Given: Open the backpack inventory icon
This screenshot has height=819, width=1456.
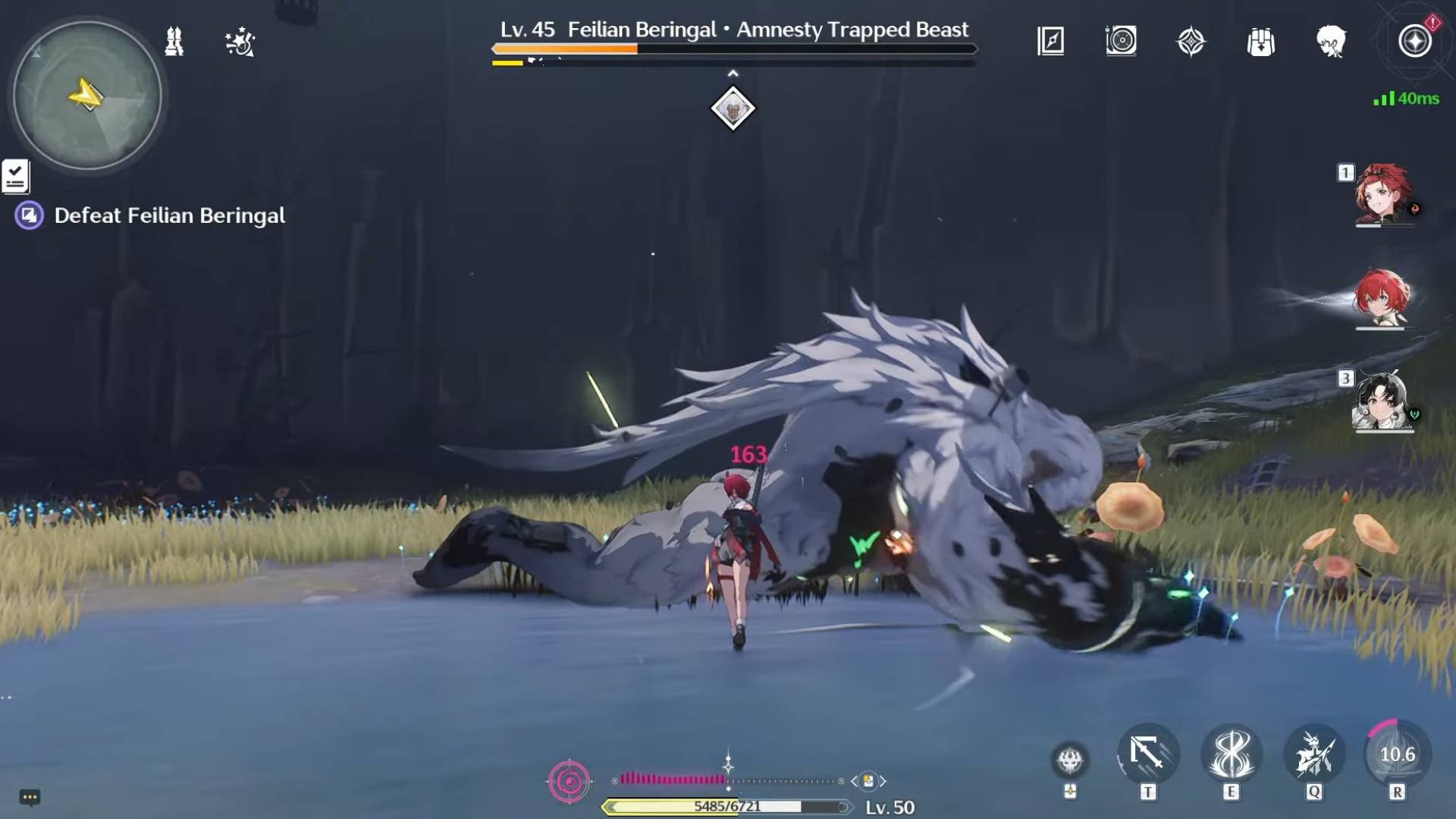Looking at the screenshot, I should coord(1260,42).
